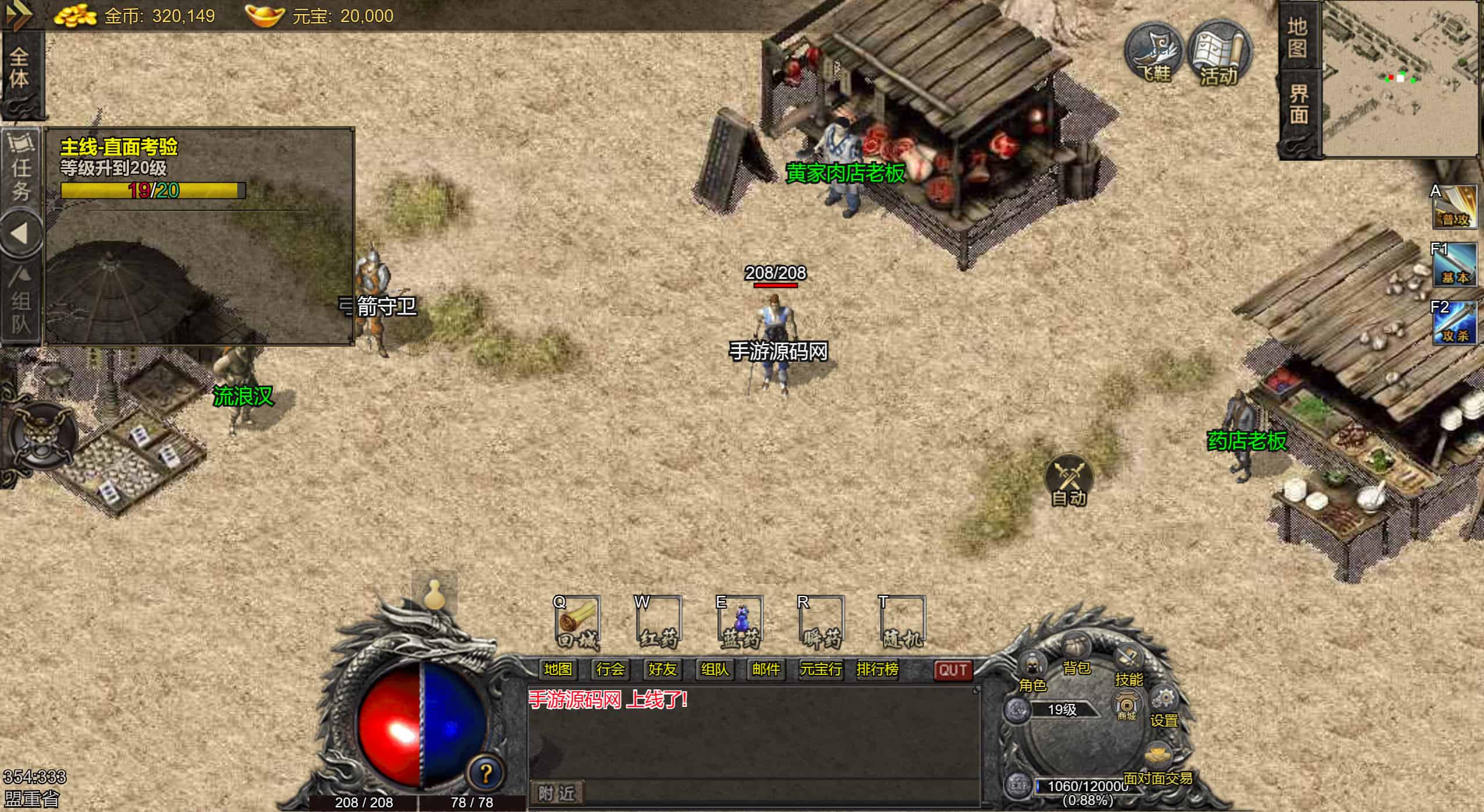1484x812 pixels.
Task: Click the red QUT exit button
Action: click(x=953, y=670)
